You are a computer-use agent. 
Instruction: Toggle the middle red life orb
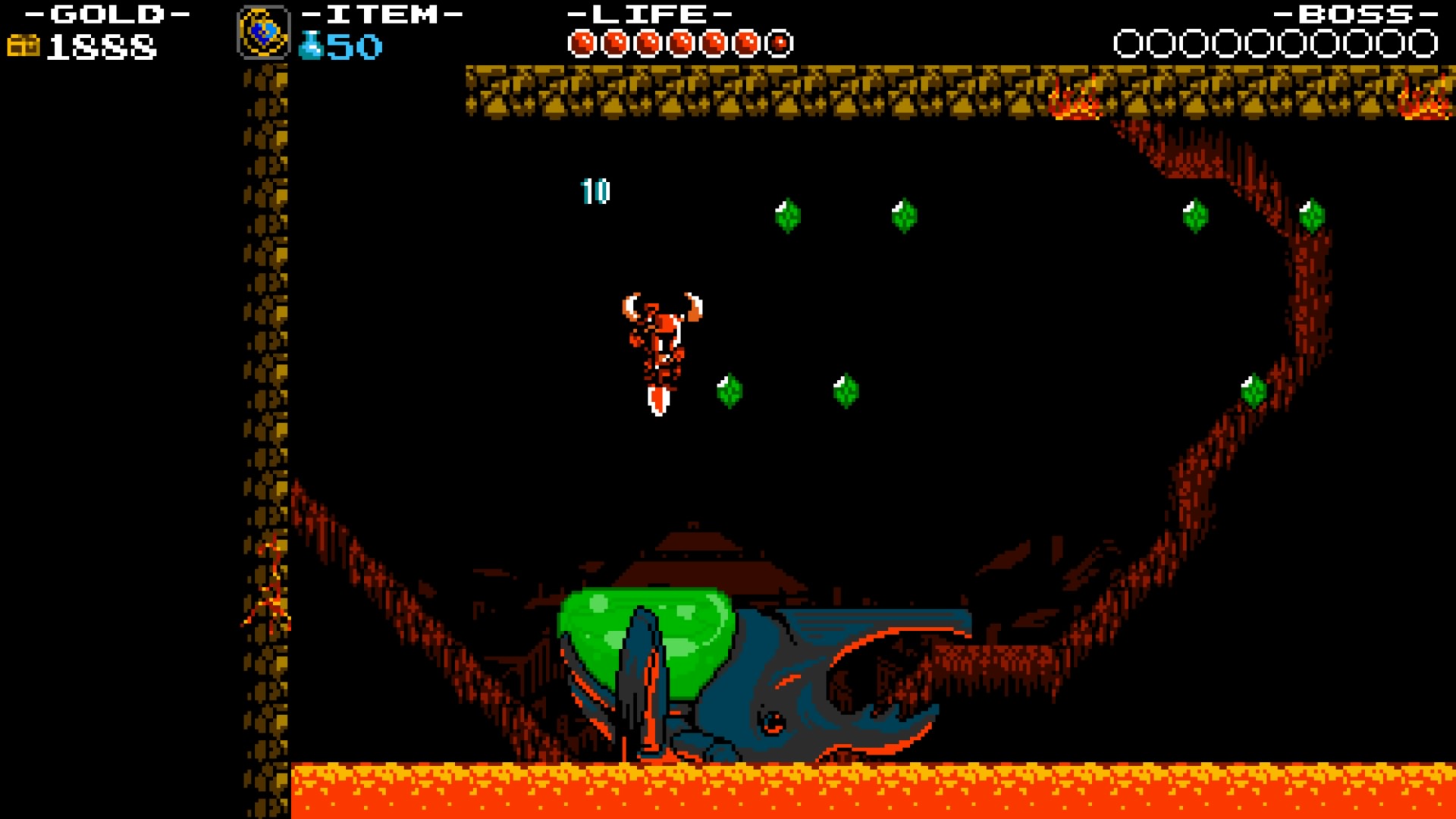[682, 42]
